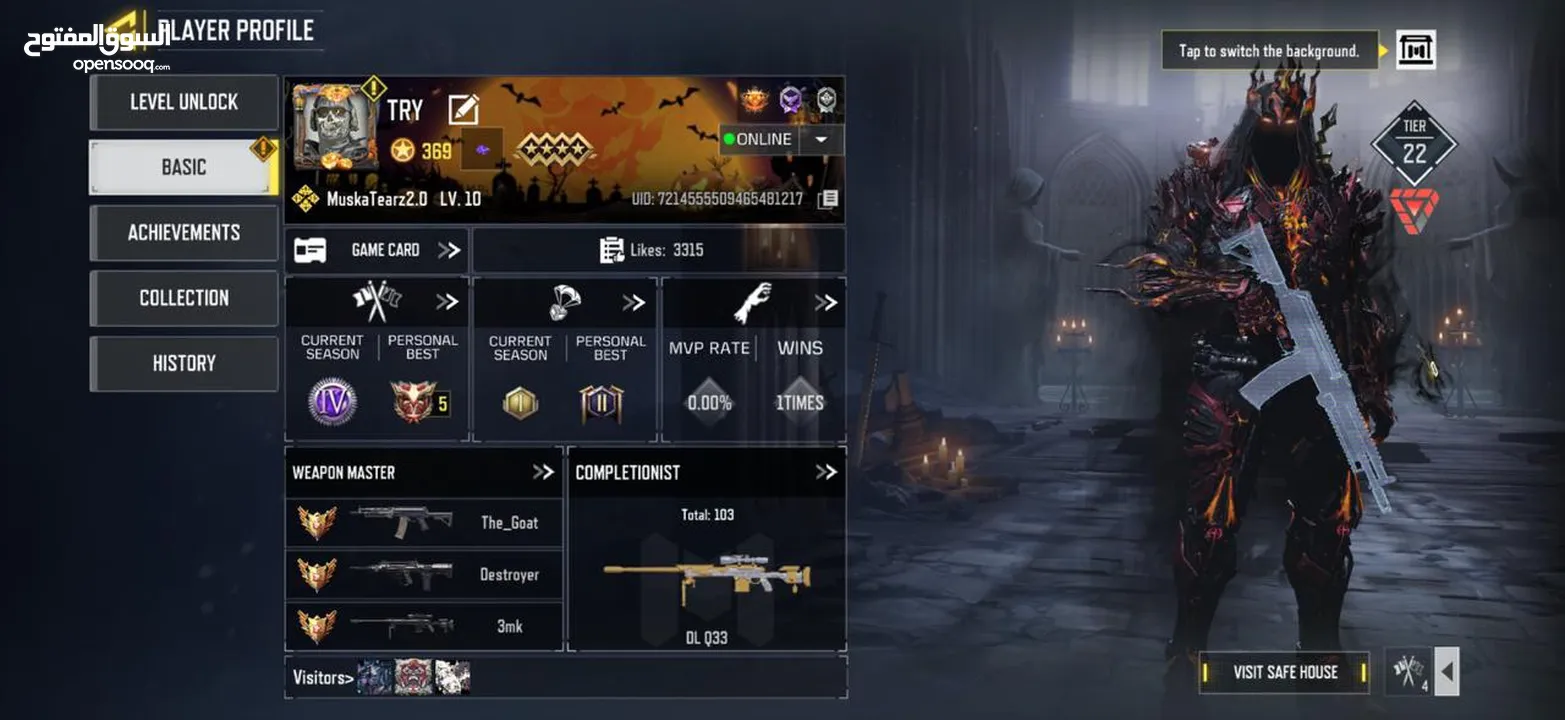The height and width of the screenshot is (720, 1565).
Task: Open the Game Card panel
Action: point(376,250)
